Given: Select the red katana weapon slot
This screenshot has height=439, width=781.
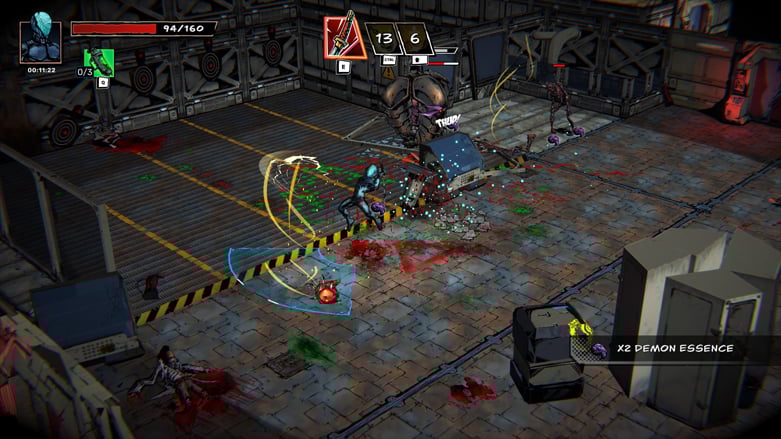Looking at the screenshot, I should [343, 38].
